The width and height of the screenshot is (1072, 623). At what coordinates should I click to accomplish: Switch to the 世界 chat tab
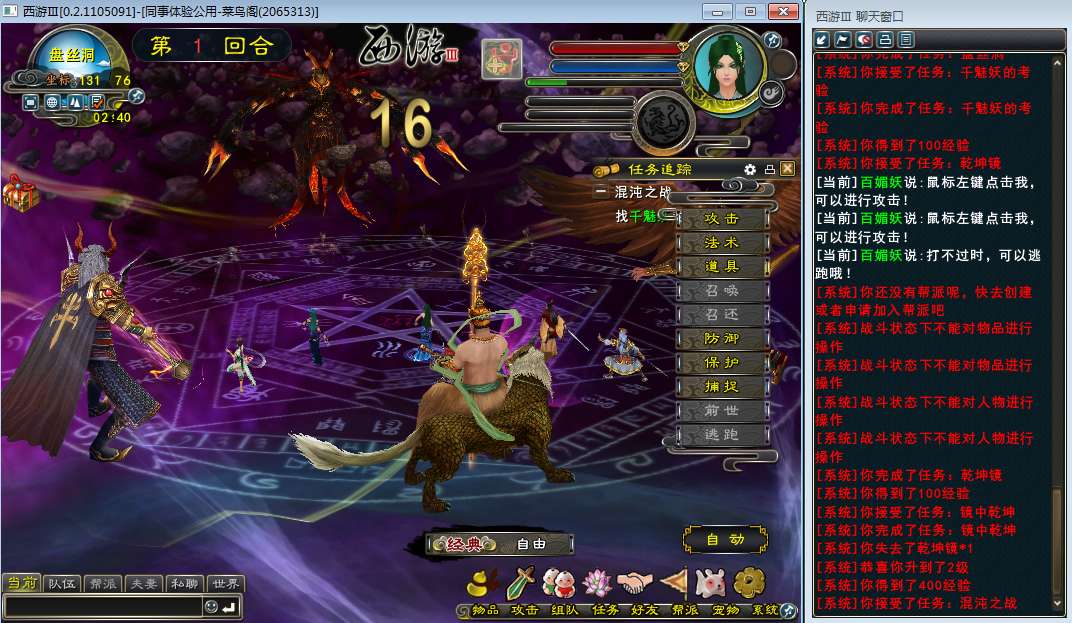tap(224, 584)
